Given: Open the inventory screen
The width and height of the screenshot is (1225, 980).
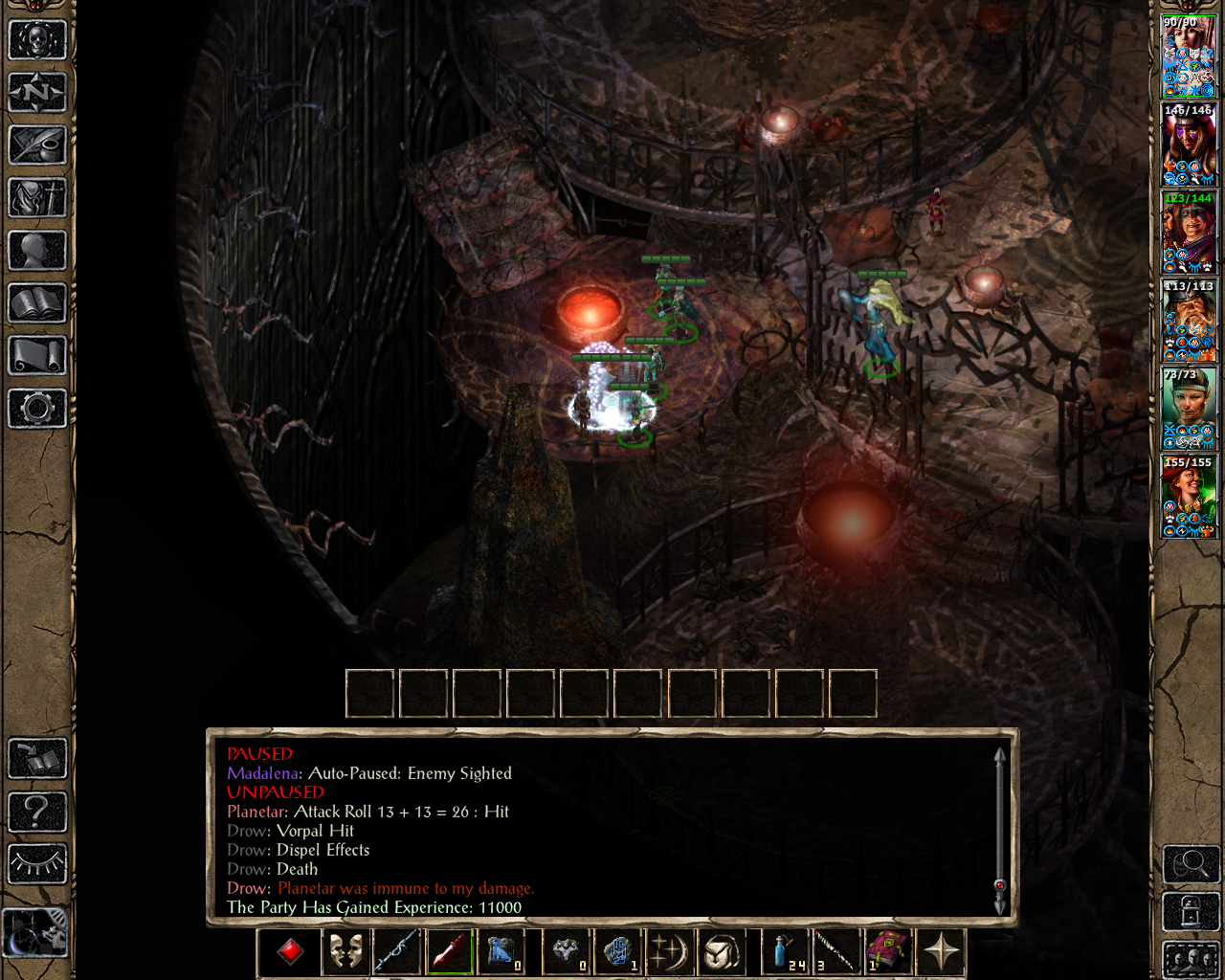Looking at the screenshot, I should click(x=37, y=198).
